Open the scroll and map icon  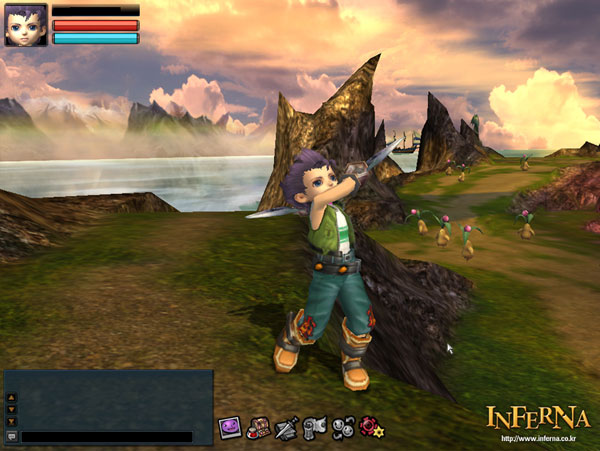(x=315, y=428)
